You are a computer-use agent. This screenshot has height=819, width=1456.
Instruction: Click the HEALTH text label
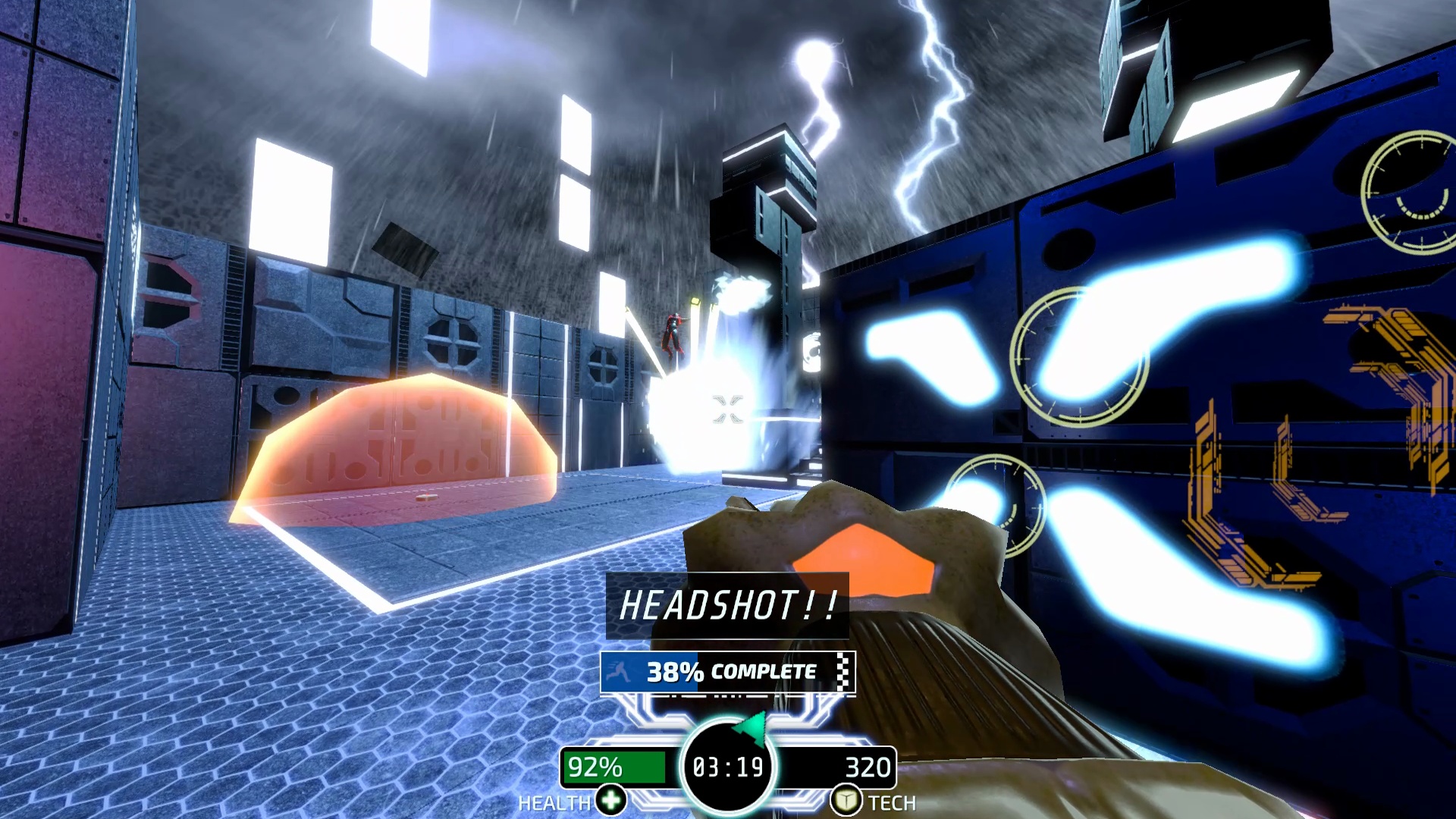pyautogui.click(x=553, y=802)
